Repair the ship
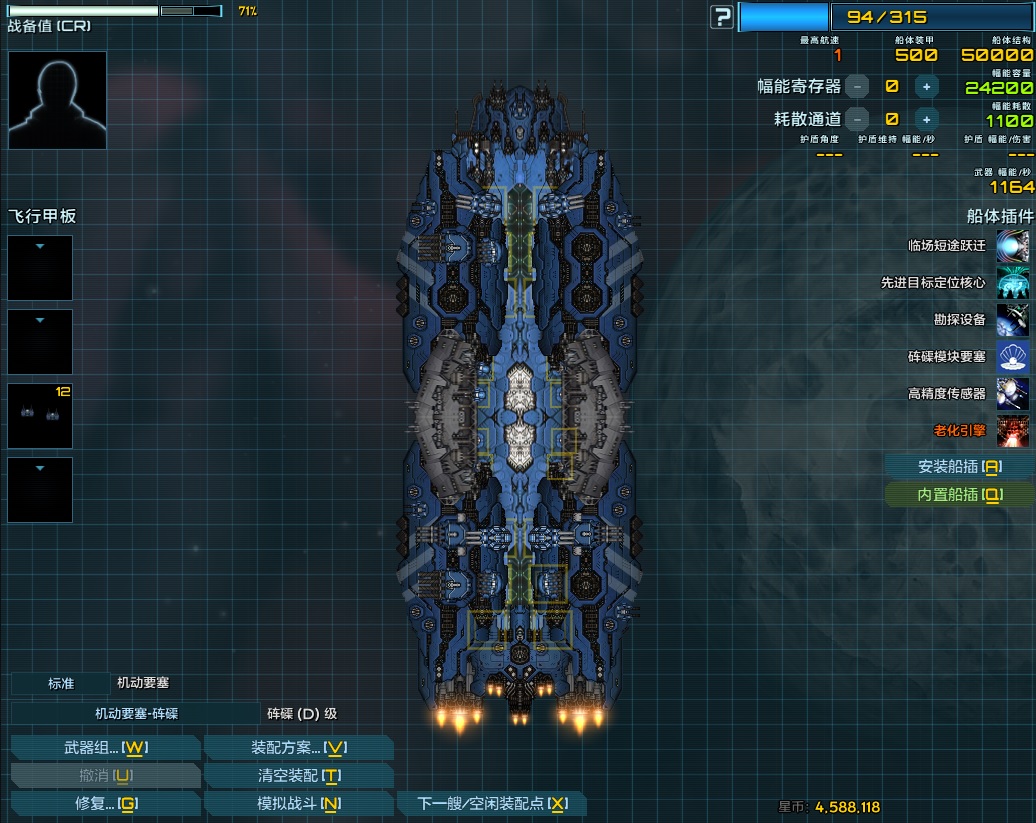1036x823 pixels. click(x=105, y=804)
